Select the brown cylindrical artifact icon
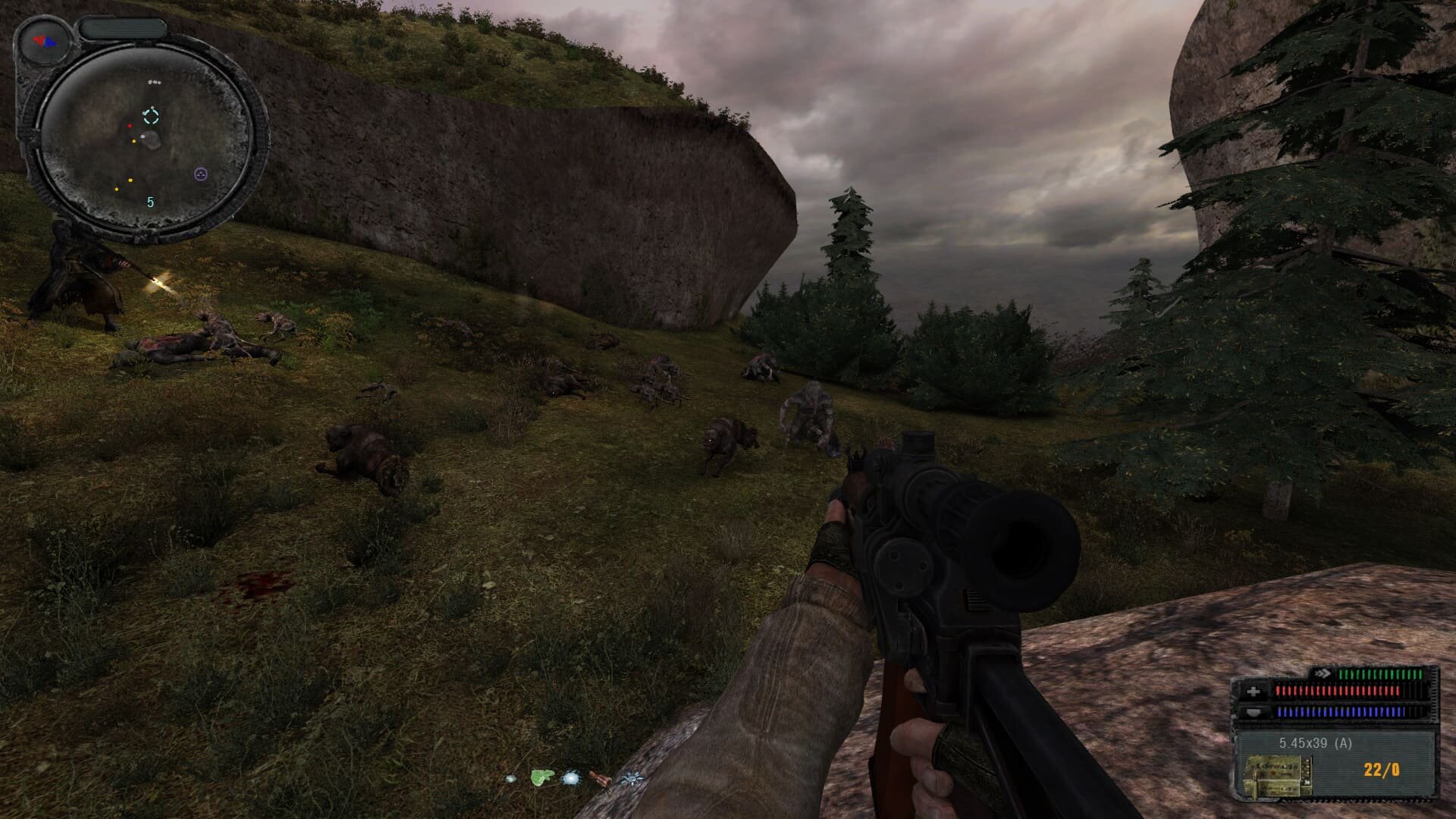1456x819 pixels. tap(598, 778)
